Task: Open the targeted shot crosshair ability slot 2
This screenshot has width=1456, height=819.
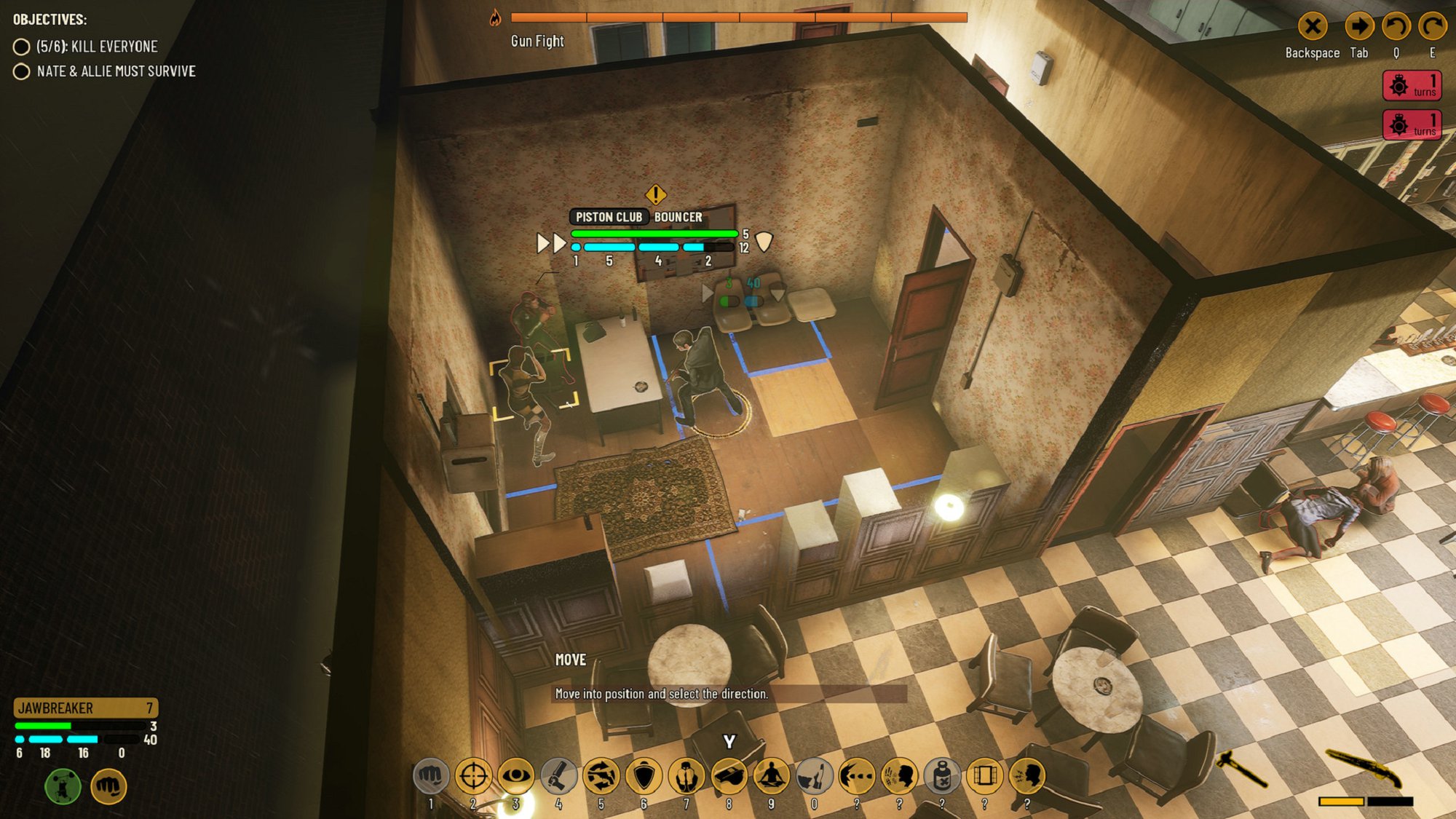Action: click(472, 775)
